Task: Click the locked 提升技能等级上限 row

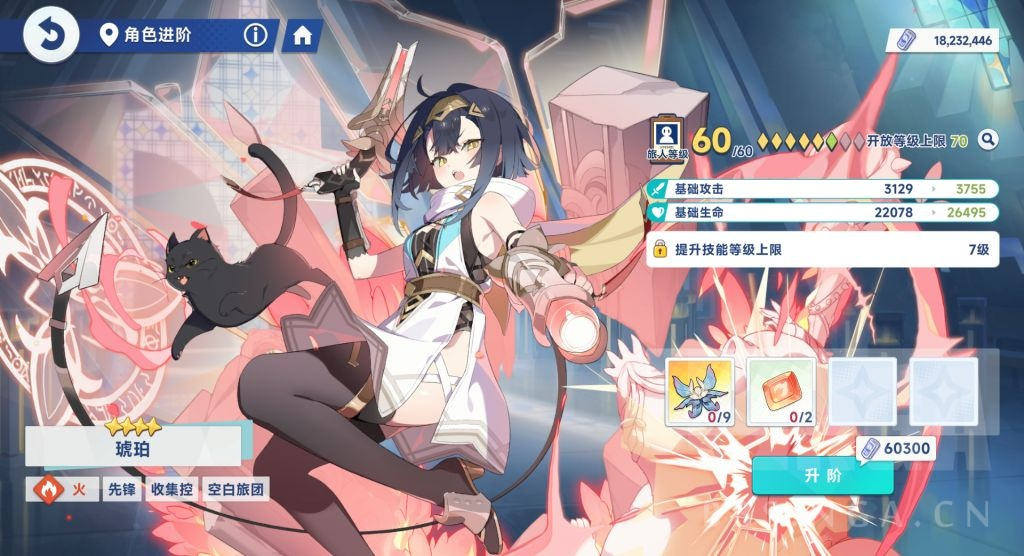Action: (822, 249)
